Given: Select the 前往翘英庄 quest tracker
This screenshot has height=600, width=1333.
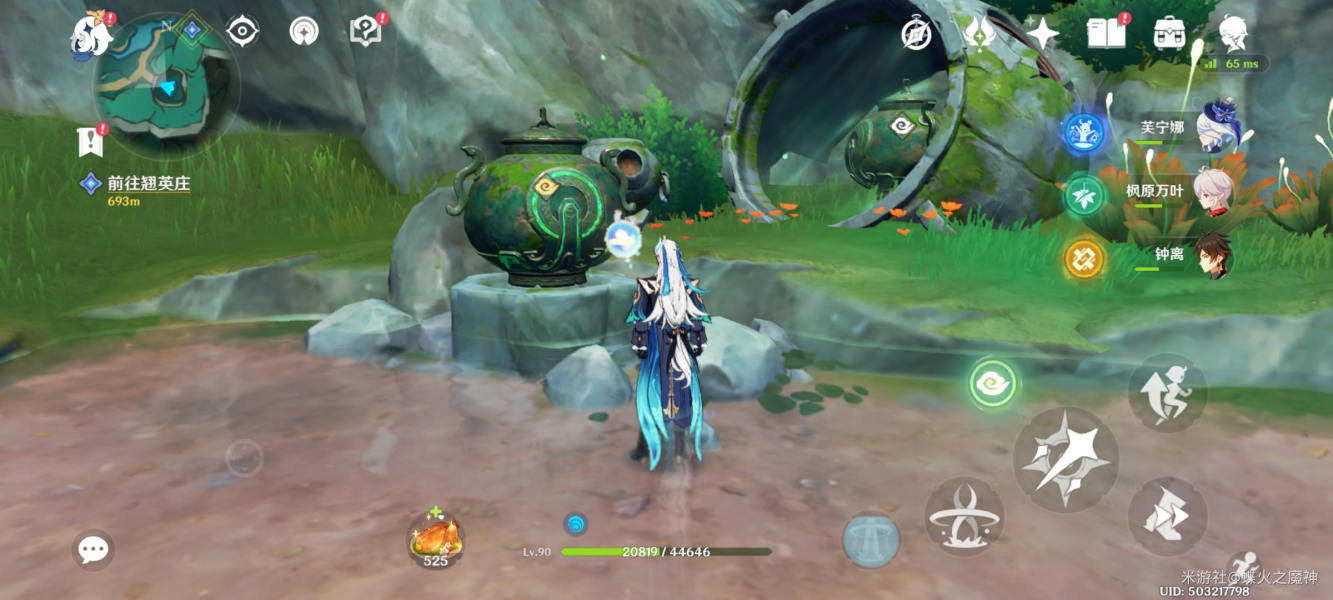Looking at the screenshot, I should [148, 184].
